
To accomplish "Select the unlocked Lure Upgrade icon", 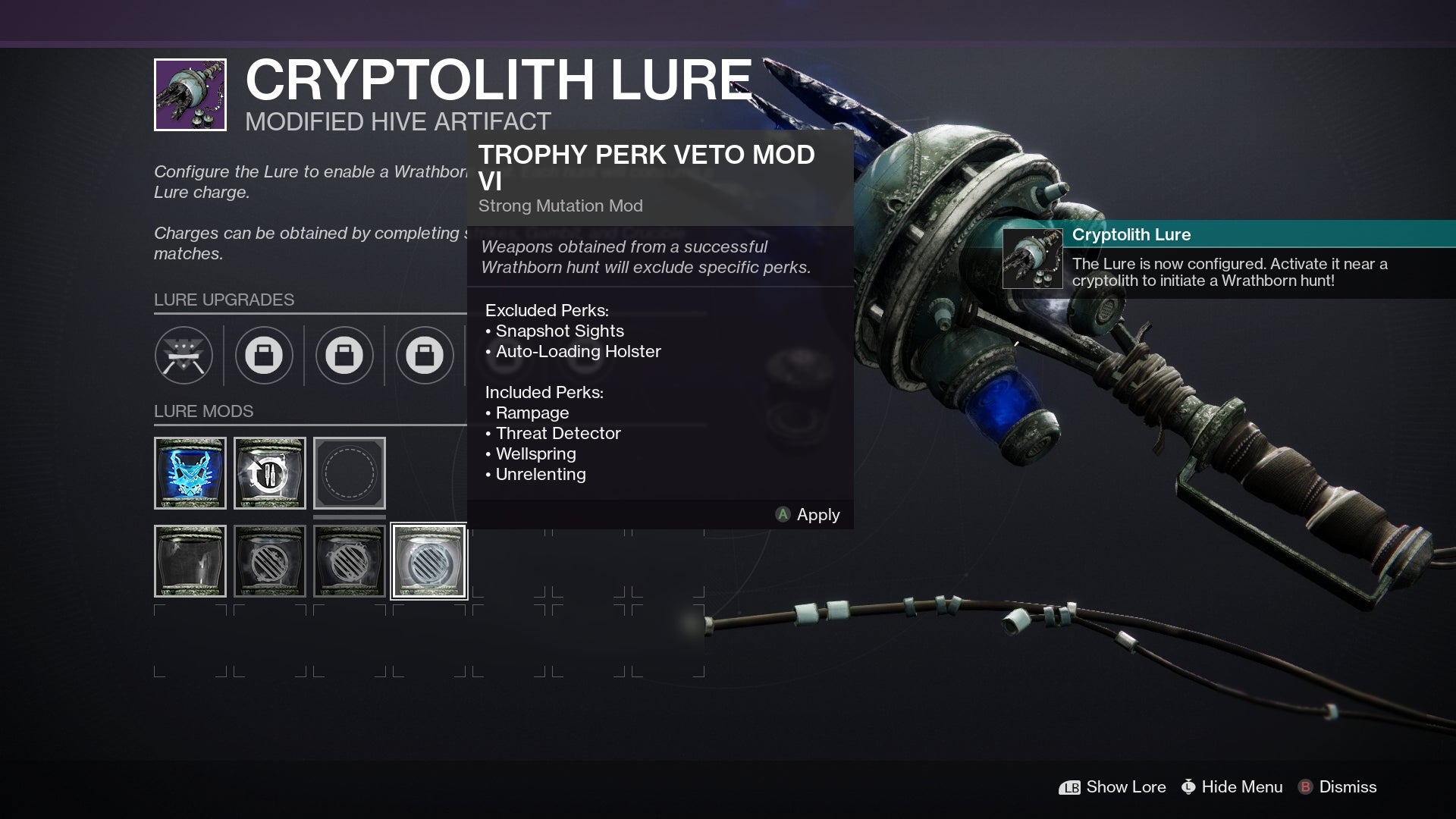I will [186, 355].
